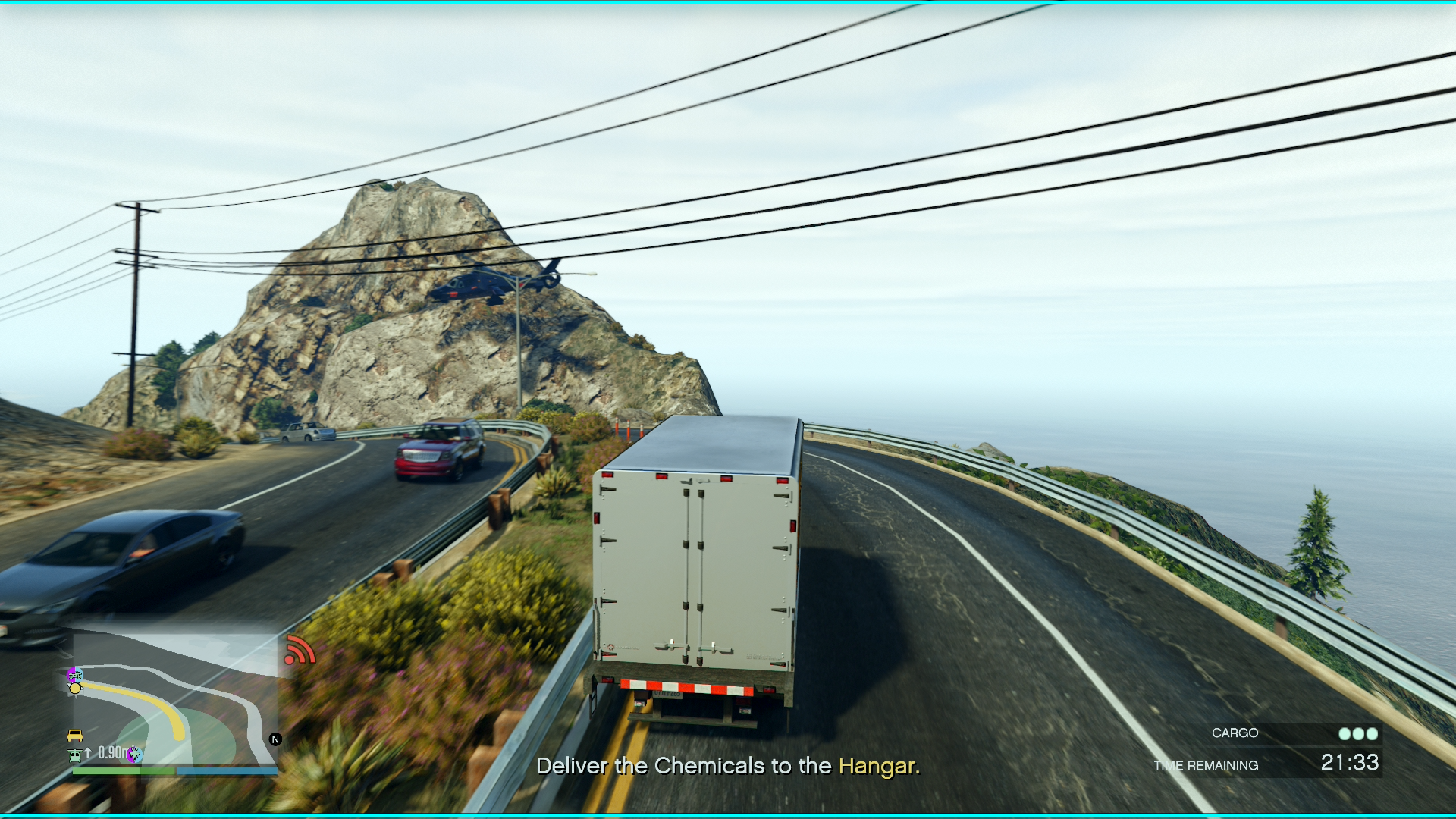Select the purple jet blip near the distance readout

[x=134, y=755]
